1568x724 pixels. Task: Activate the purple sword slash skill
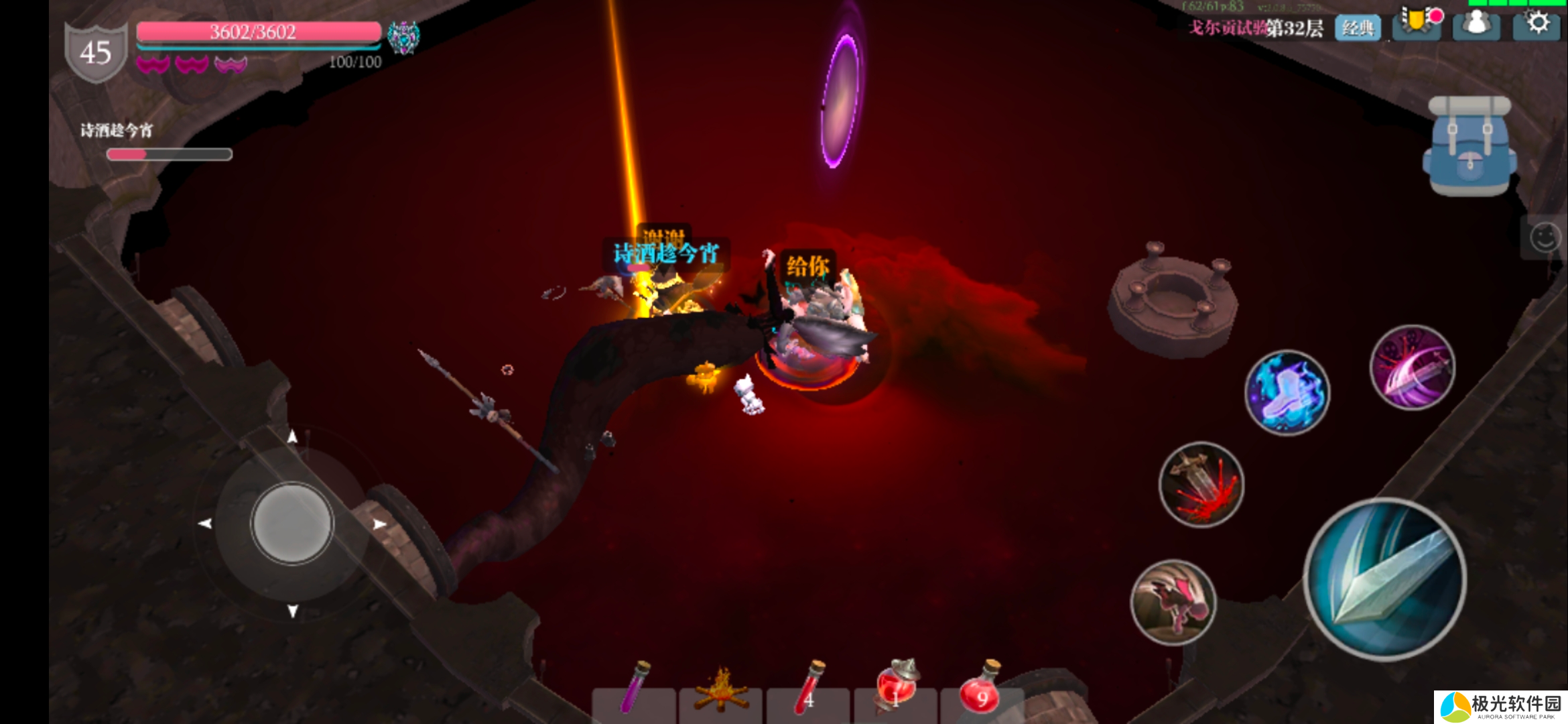click(1412, 367)
